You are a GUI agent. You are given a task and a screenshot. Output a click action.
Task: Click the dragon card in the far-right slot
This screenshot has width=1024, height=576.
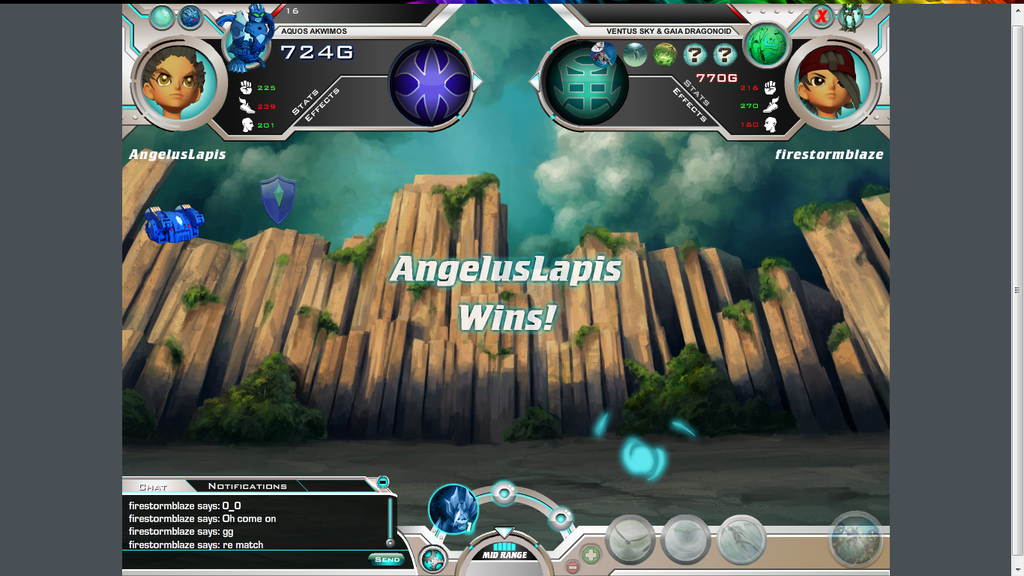tap(856, 539)
